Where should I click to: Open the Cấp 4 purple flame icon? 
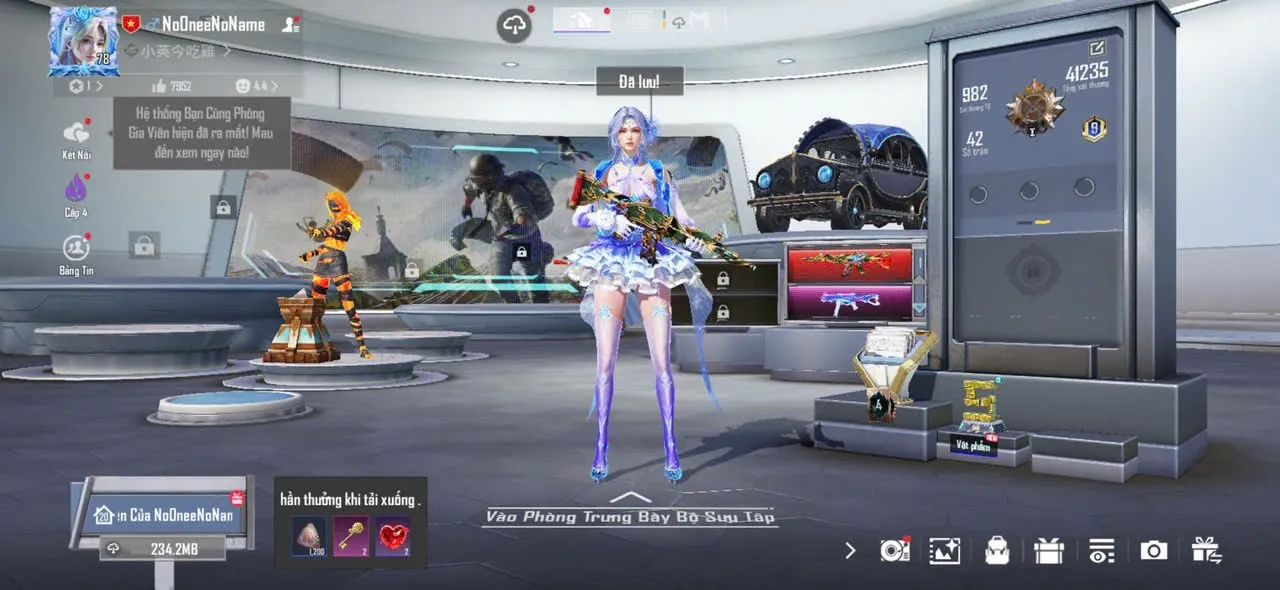[x=76, y=192]
